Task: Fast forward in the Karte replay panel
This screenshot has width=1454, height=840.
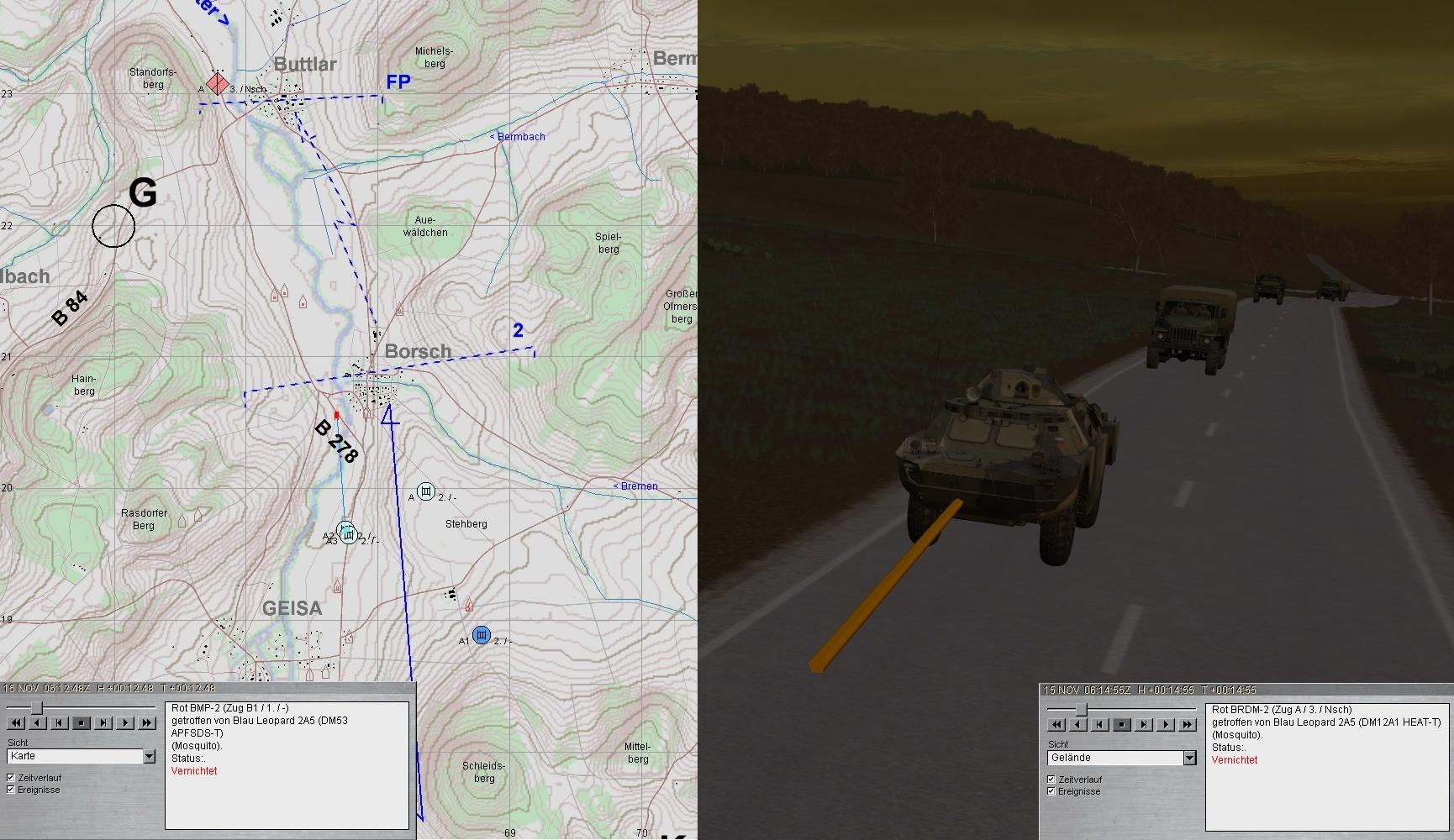Action: click(147, 722)
